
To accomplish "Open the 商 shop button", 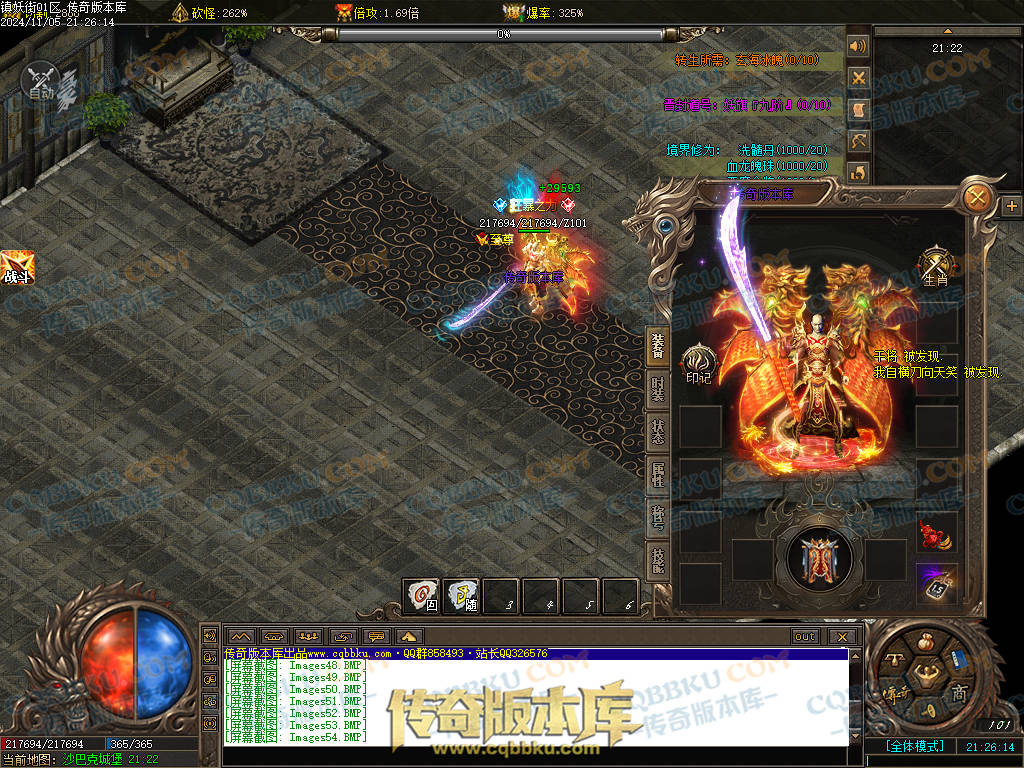I will click(959, 693).
